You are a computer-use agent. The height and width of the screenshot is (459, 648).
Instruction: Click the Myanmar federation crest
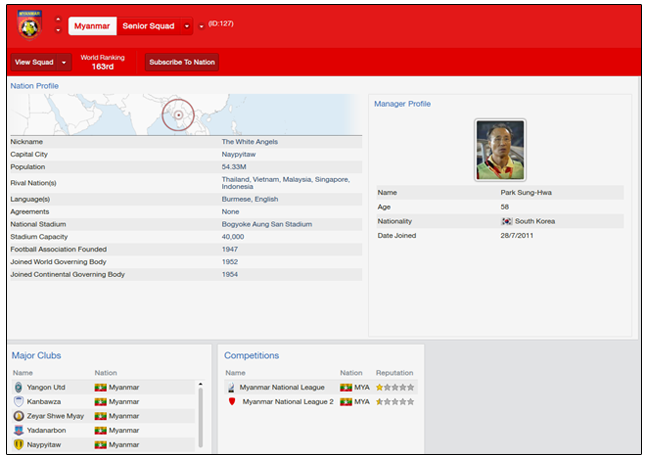pos(30,24)
